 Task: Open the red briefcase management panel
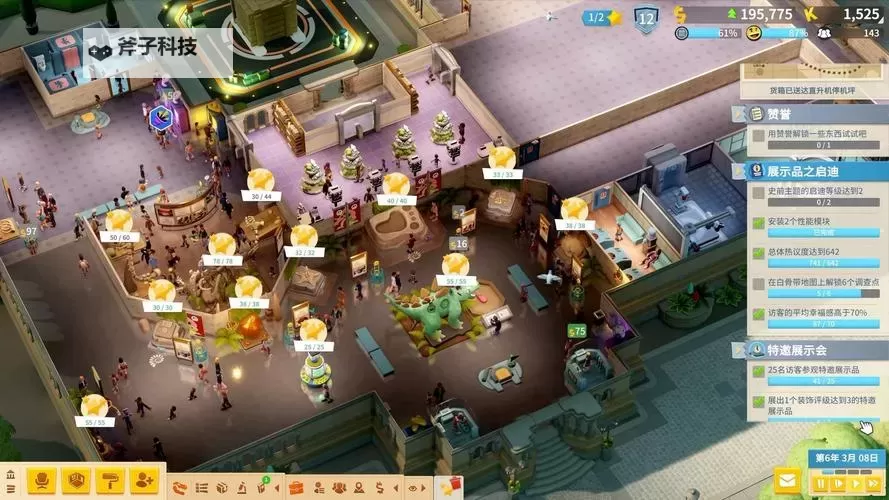click(x=296, y=488)
